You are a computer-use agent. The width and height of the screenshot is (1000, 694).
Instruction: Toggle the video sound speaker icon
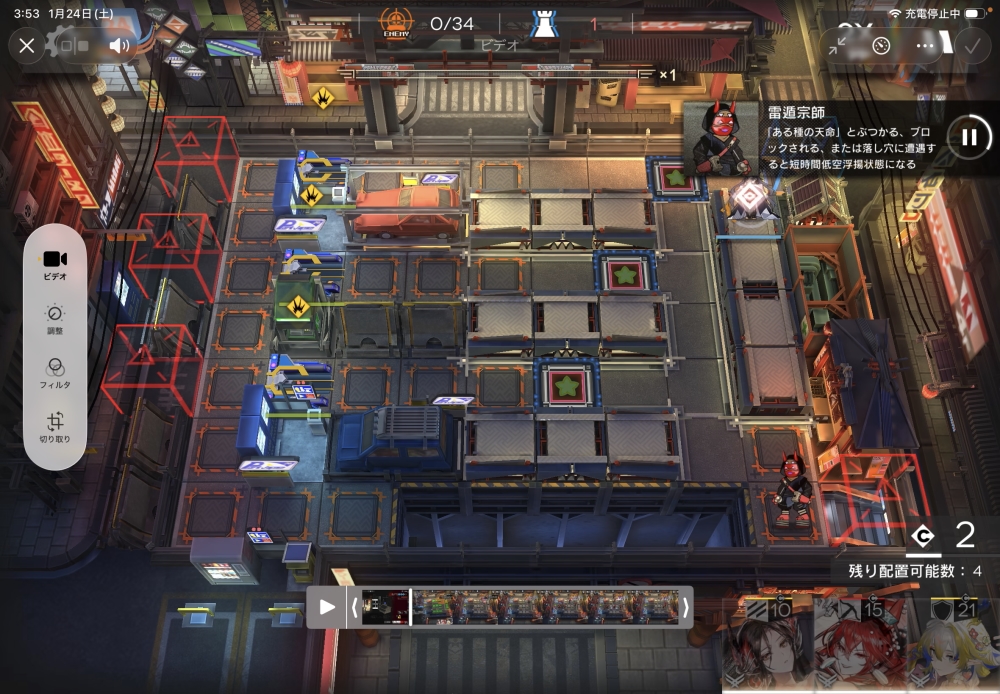tap(120, 45)
